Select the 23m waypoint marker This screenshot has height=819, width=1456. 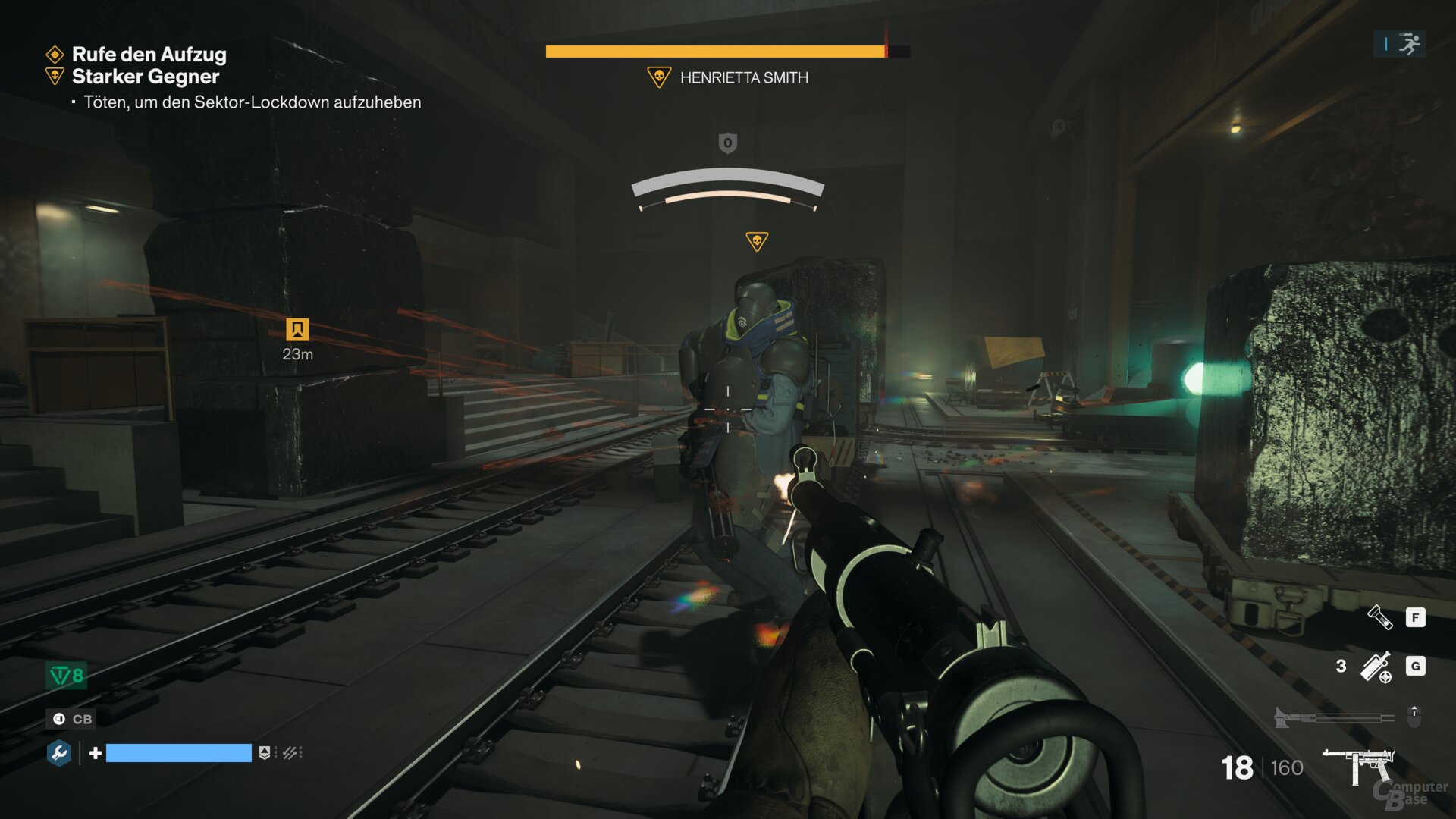[297, 330]
